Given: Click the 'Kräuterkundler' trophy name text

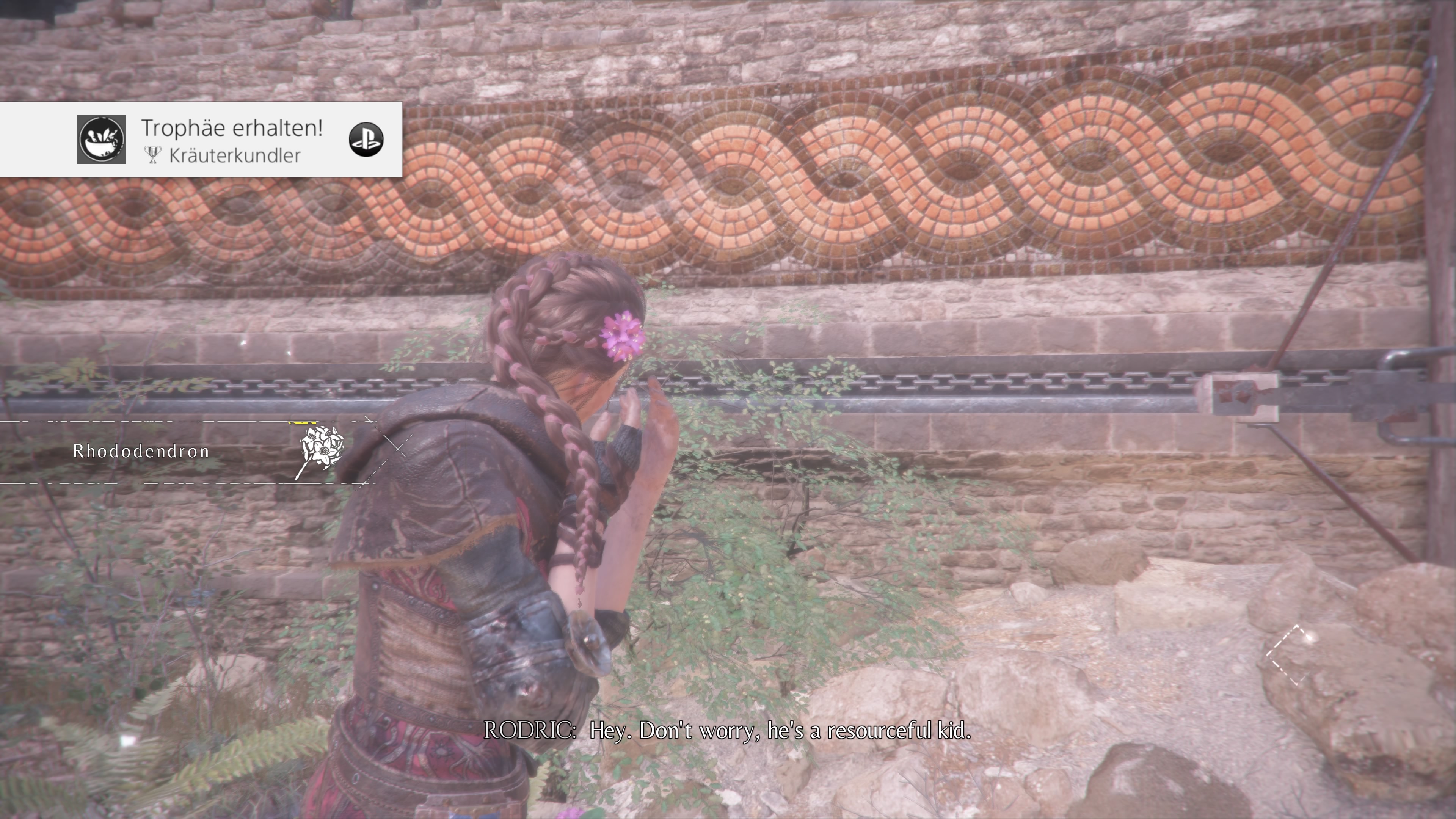Looking at the screenshot, I should [235, 157].
